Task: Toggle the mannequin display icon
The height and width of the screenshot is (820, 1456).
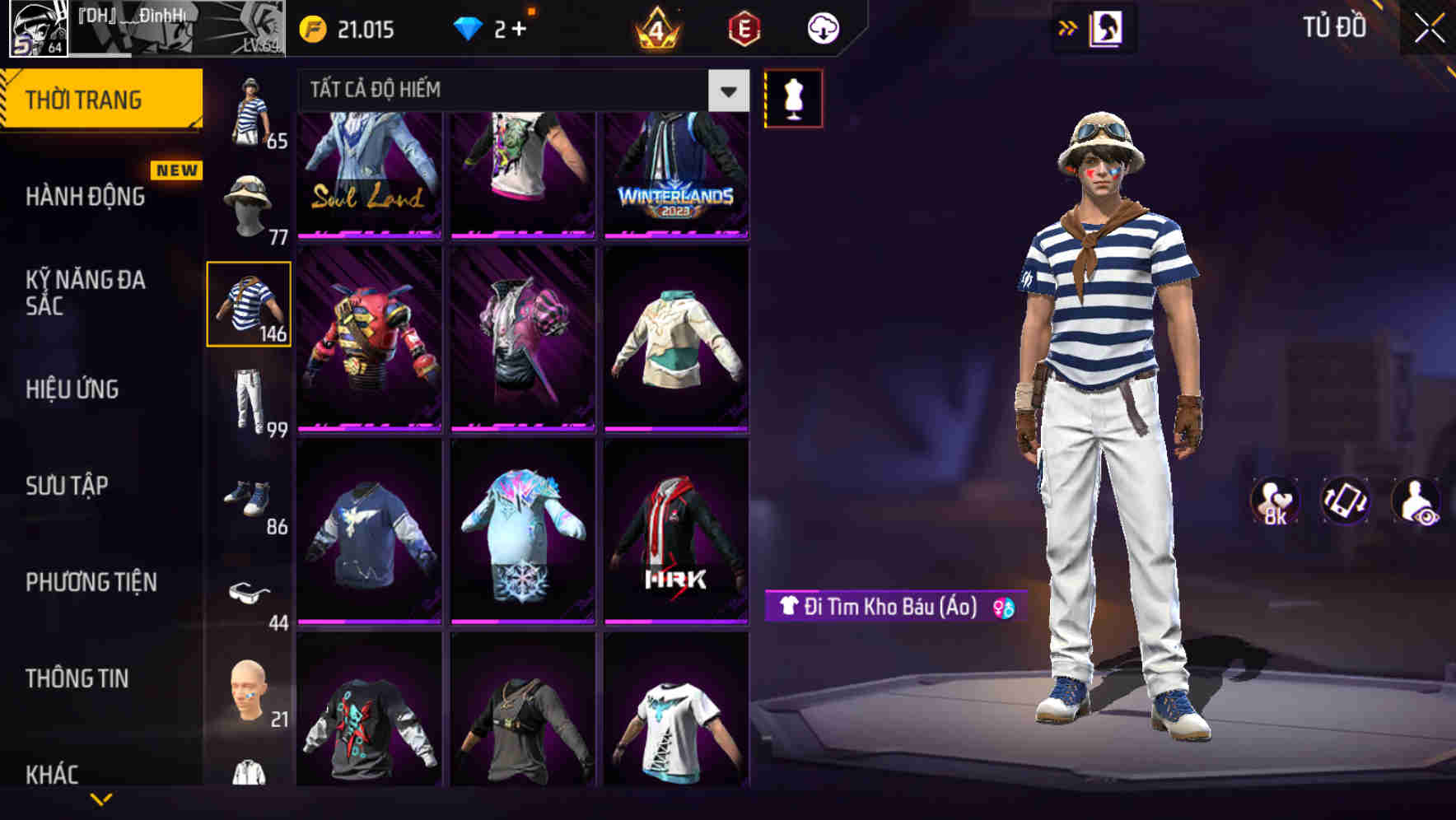Action: pyautogui.click(x=793, y=97)
